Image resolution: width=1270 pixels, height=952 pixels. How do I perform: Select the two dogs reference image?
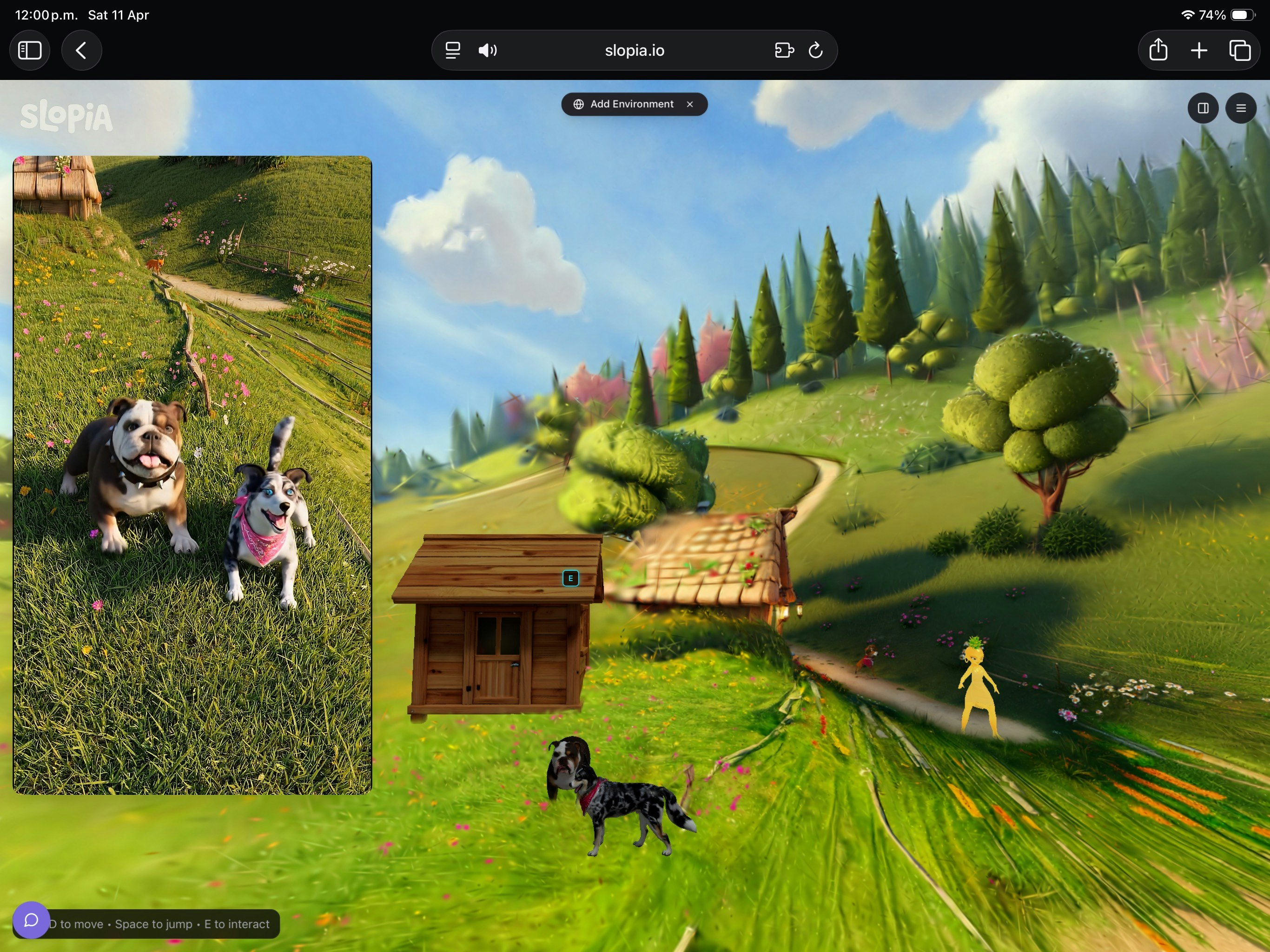coord(192,475)
